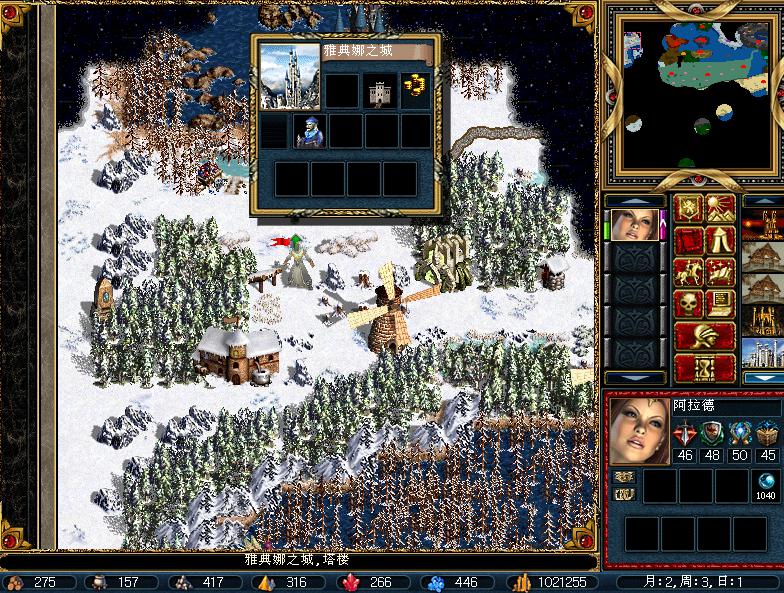Click the sun-and-mountains surface toggle button
The height and width of the screenshot is (593, 784).
[x=721, y=209]
